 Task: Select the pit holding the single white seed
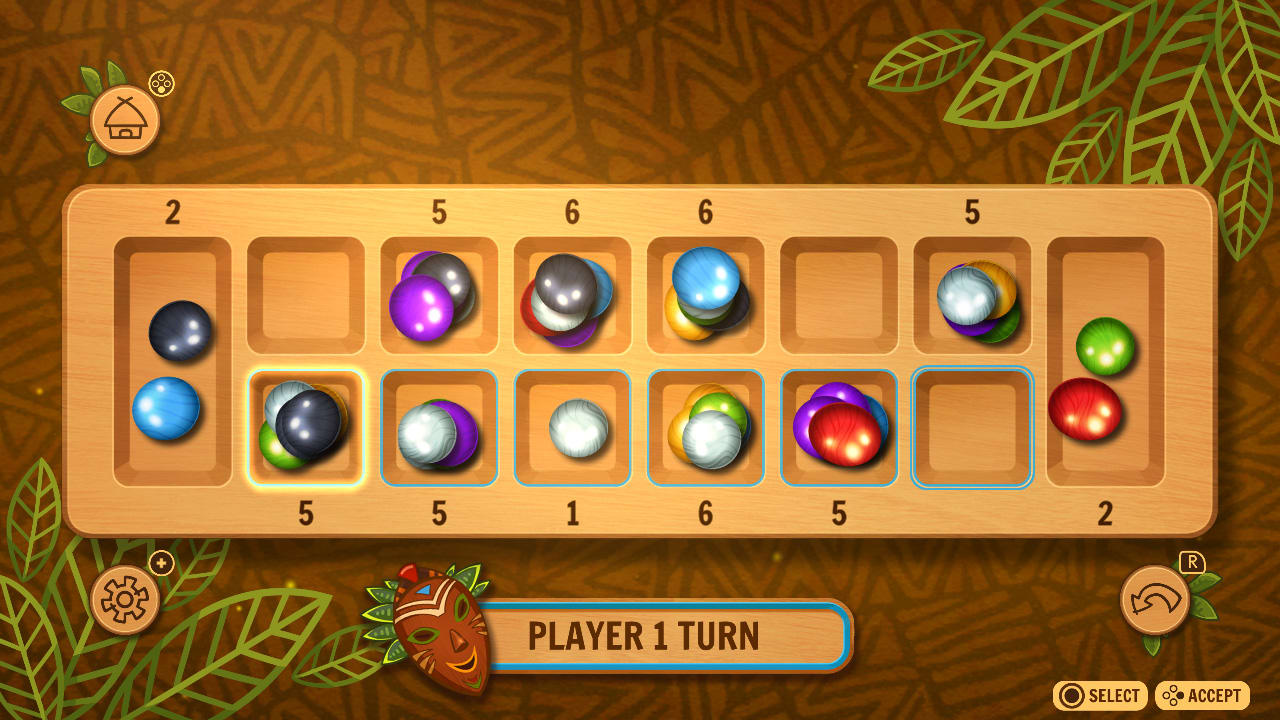571,428
